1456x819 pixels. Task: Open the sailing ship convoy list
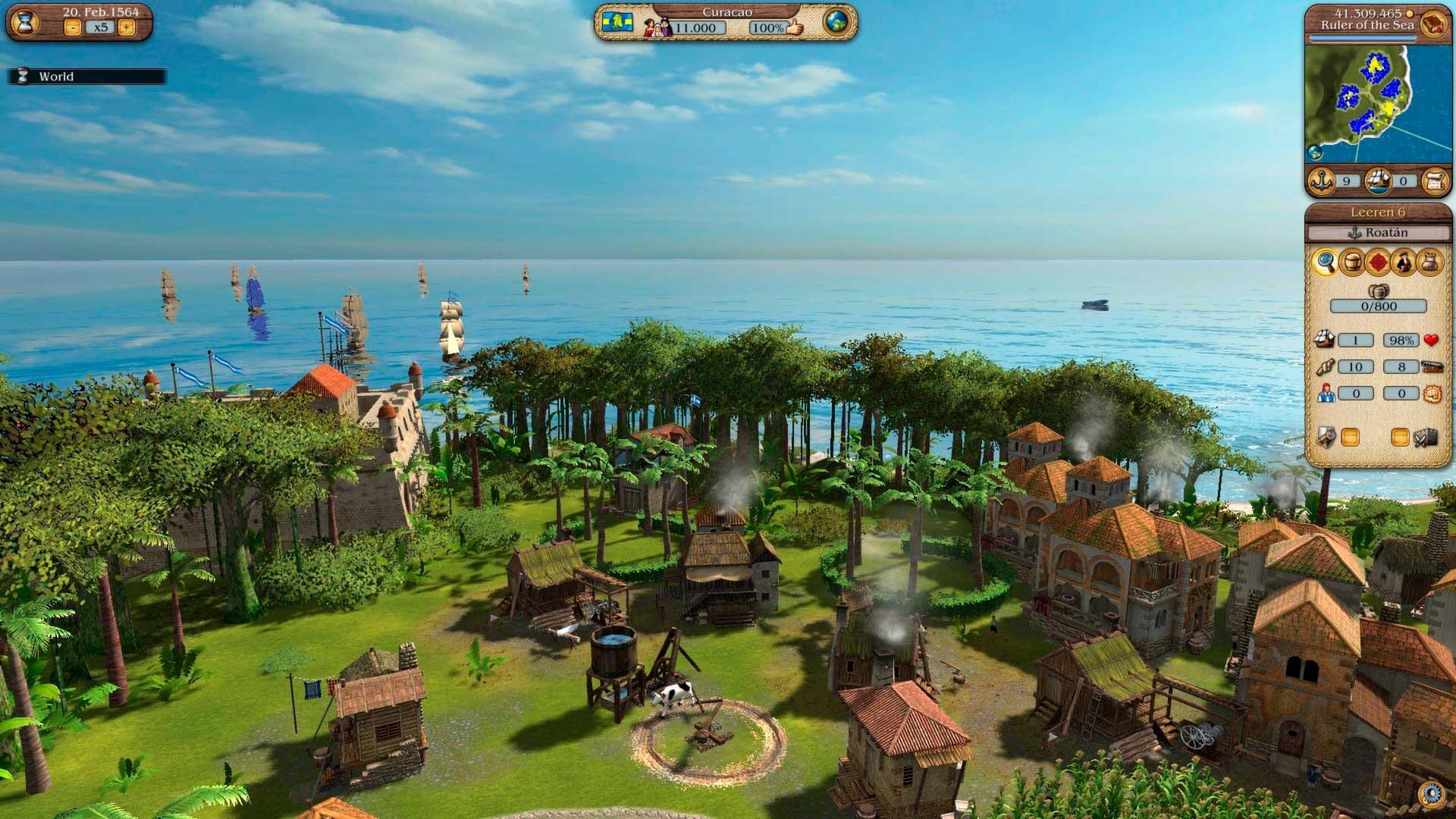pos(1379,181)
